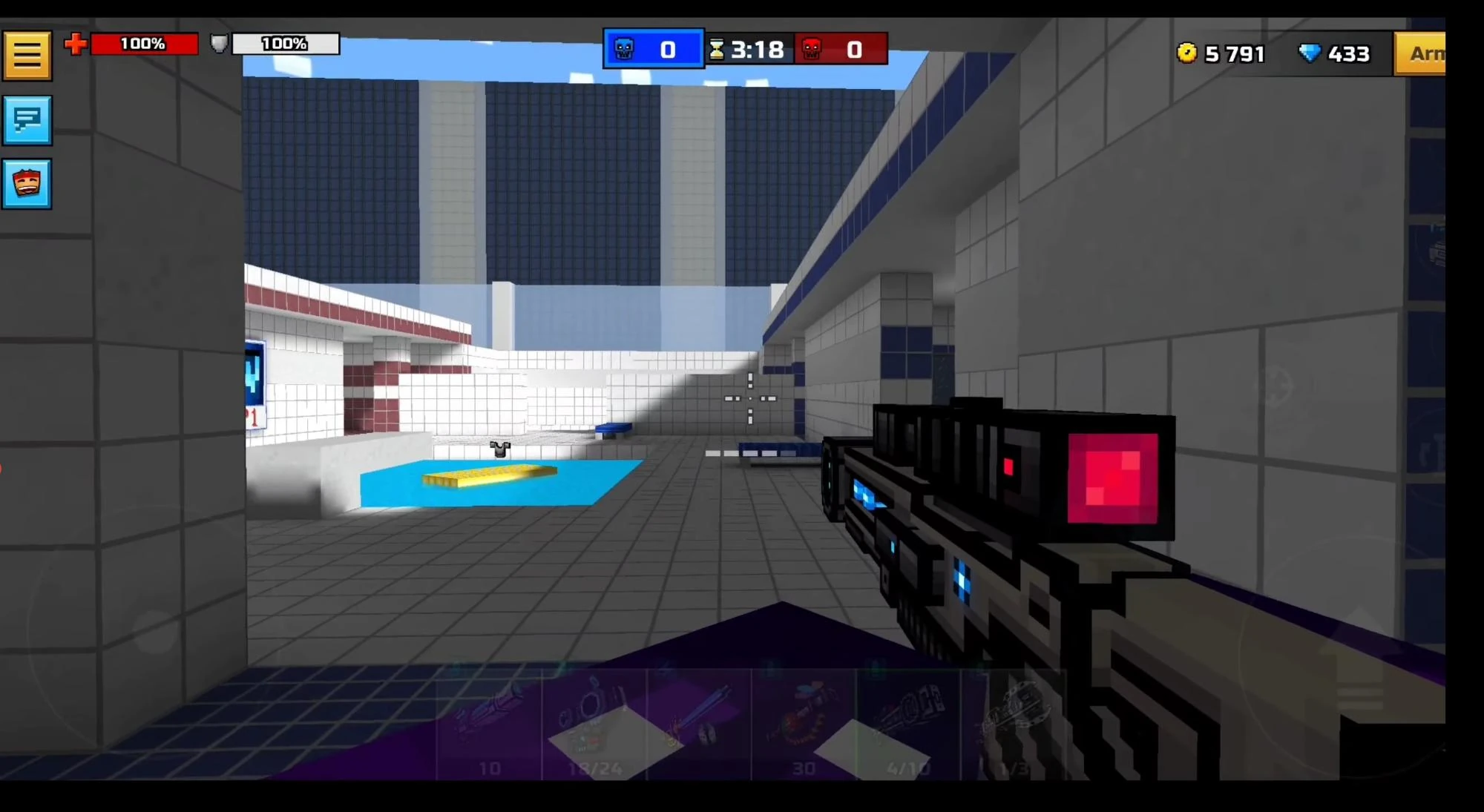Click the armor shield icon
The height and width of the screenshot is (812, 1484).
(217, 44)
